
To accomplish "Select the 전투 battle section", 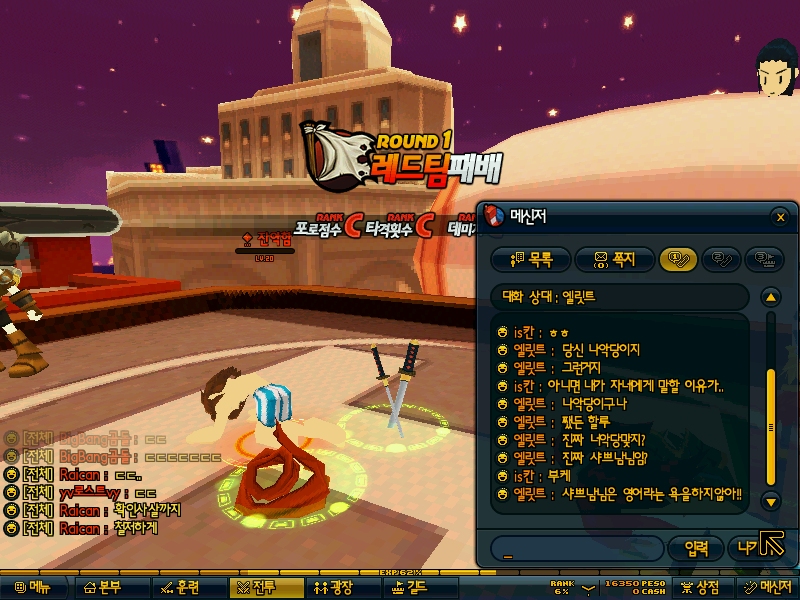I will (x=258, y=588).
